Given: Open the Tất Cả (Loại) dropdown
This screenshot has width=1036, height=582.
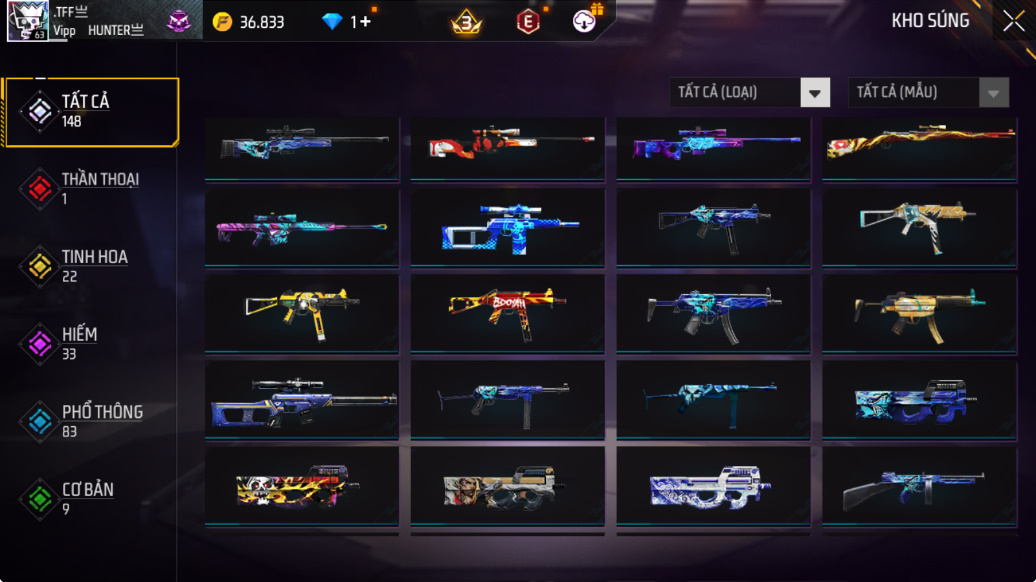Looking at the screenshot, I should pos(750,92).
